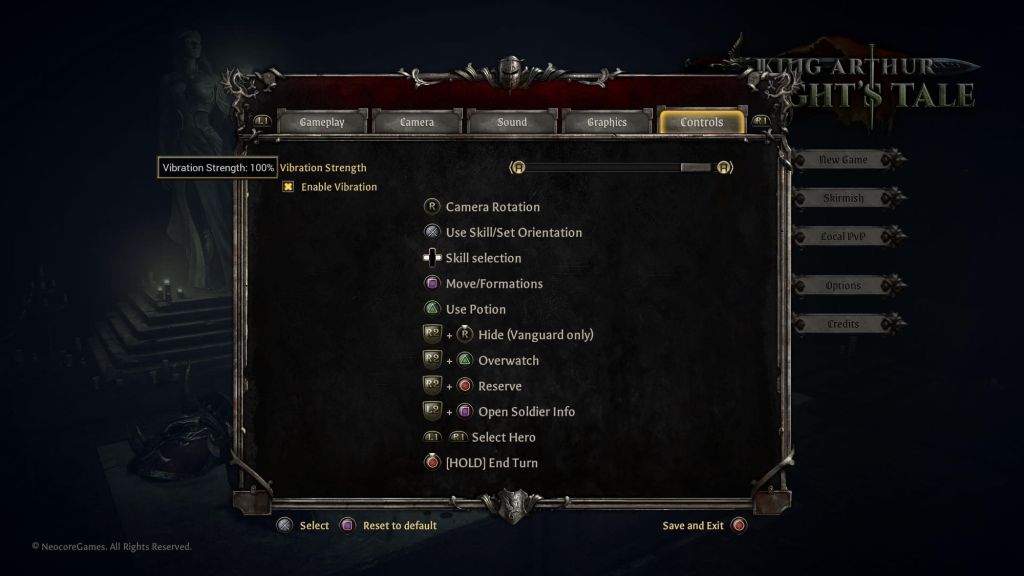
Task: Switch to the Gameplay tab
Action: (x=322, y=122)
